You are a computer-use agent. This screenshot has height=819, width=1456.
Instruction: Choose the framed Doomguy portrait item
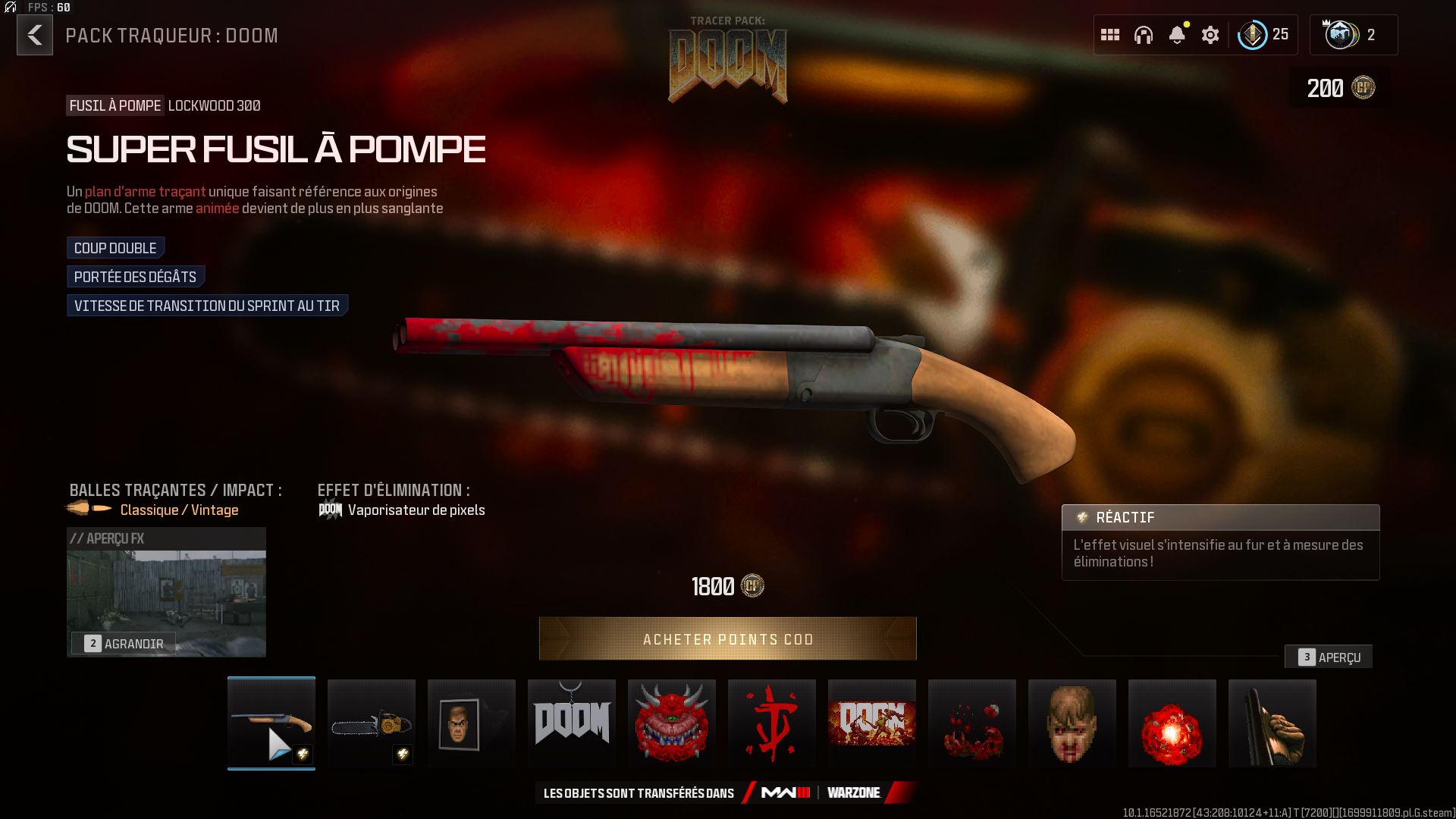click(472, 723)
